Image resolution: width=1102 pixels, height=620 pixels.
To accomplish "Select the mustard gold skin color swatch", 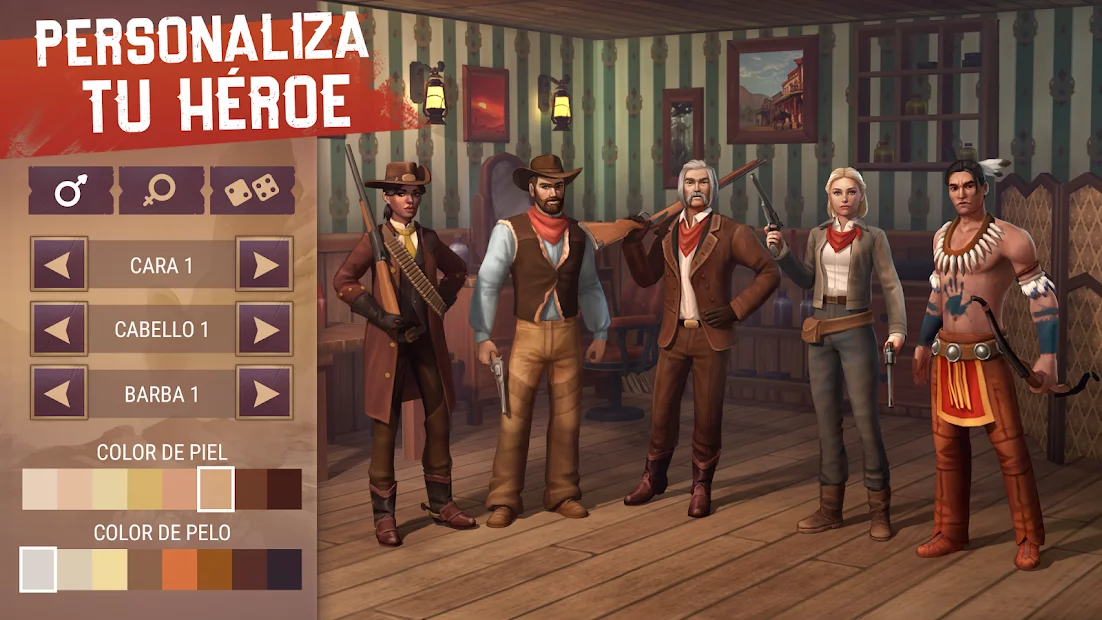I will 145,489.
